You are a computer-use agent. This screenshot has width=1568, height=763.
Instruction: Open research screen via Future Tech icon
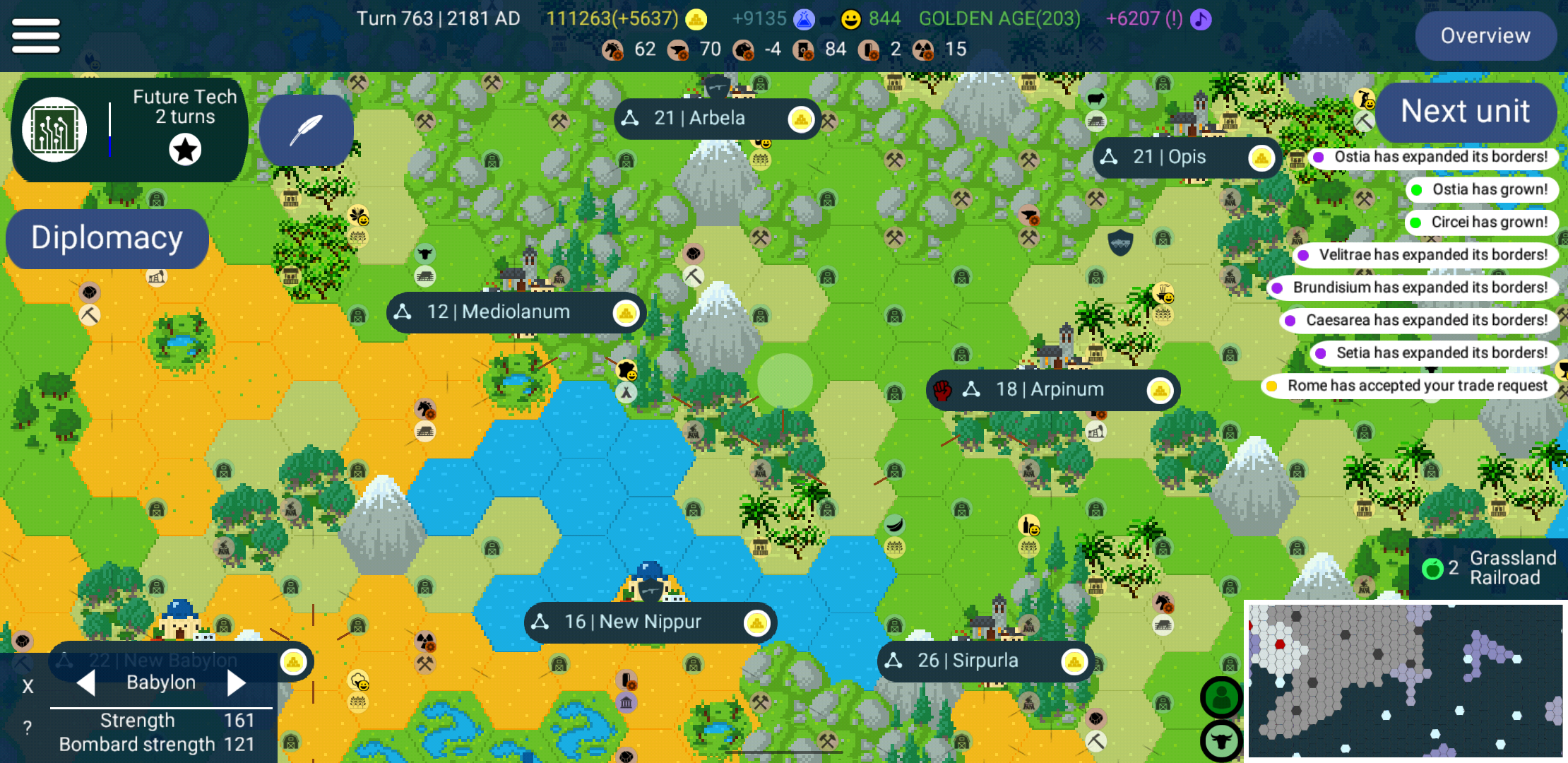point(54,129)
